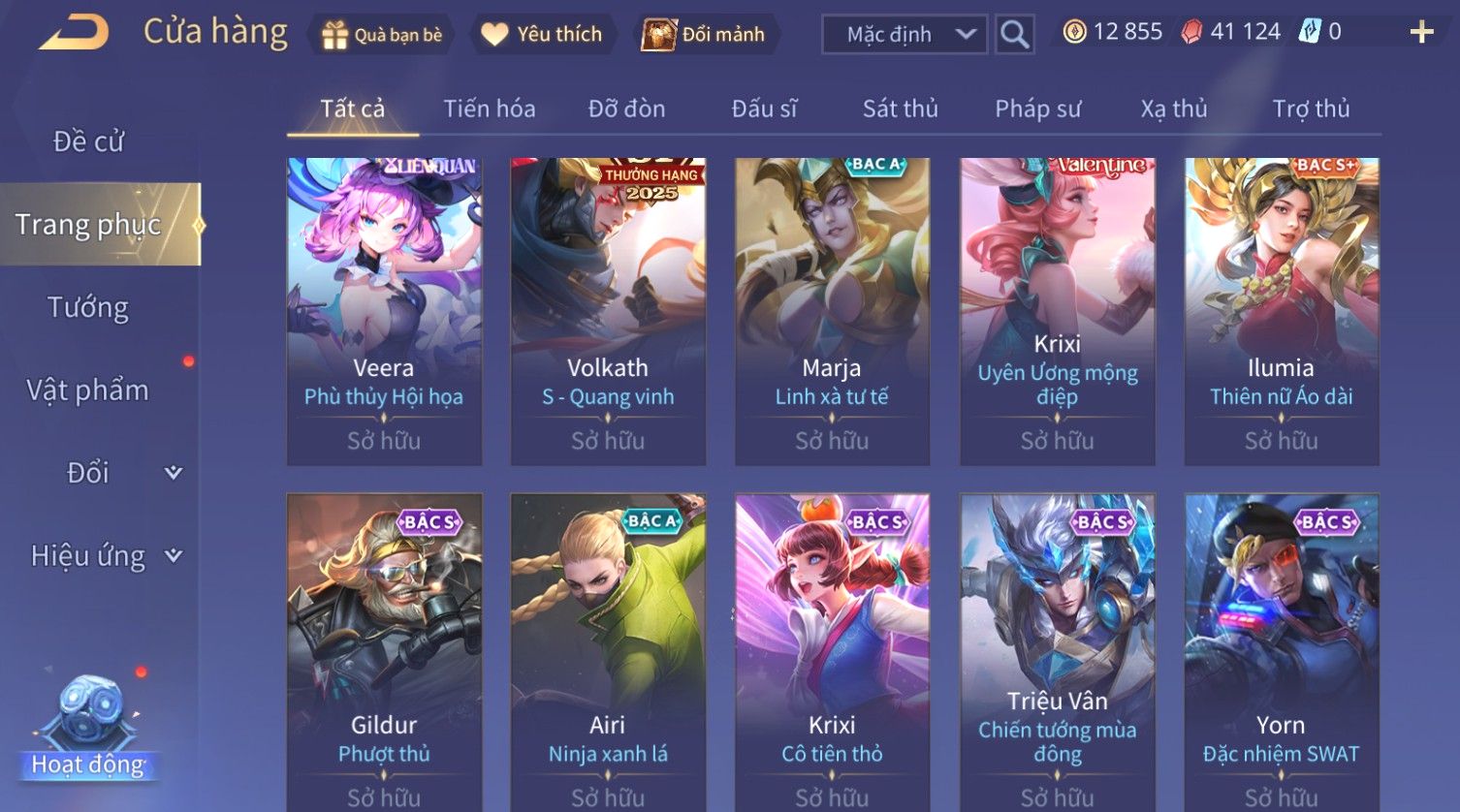Go back using the arrow button
This screenshot has width=1460, height=812.
[74, 34]
